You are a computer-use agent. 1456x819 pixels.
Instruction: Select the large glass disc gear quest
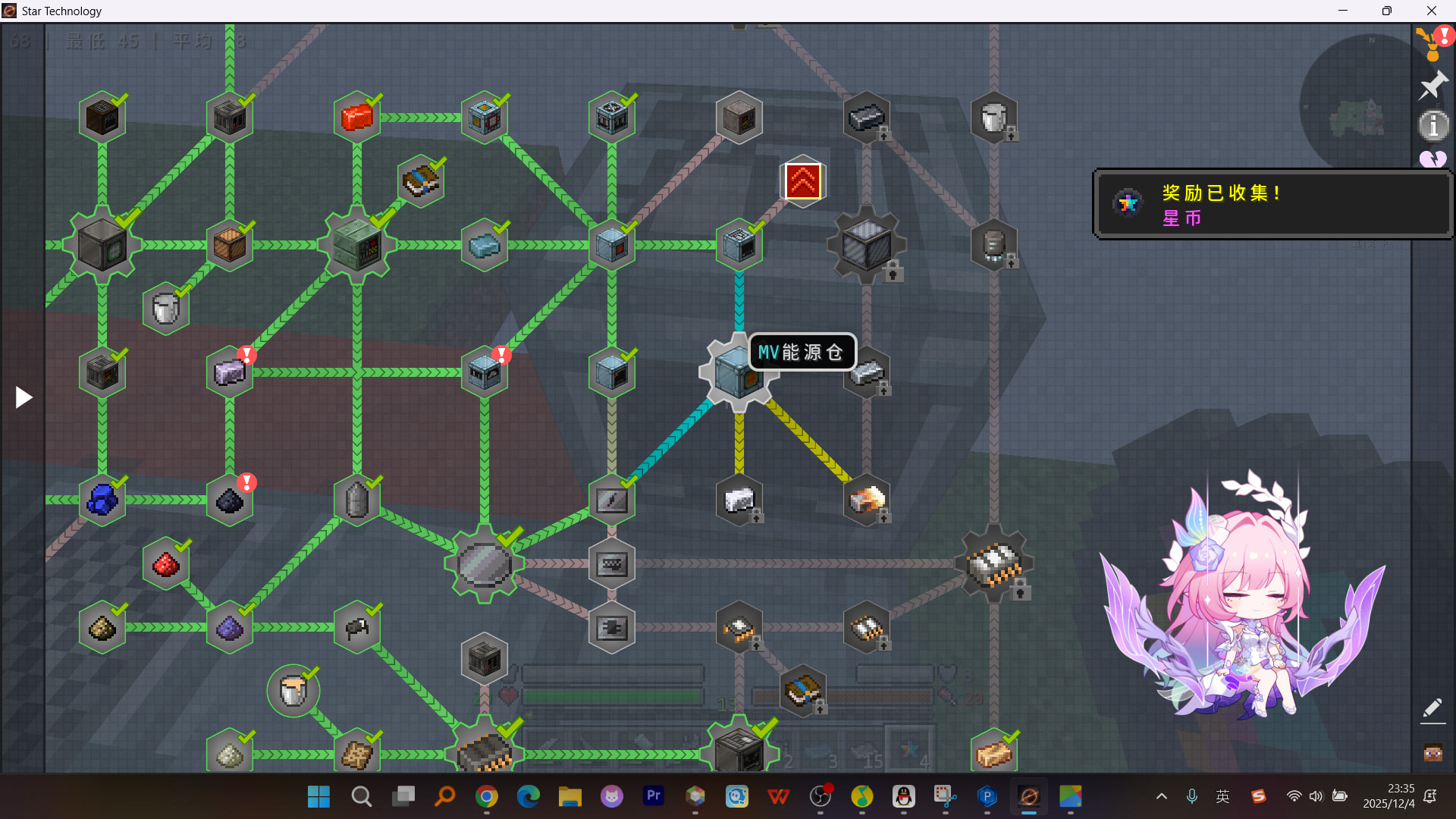(485, 564)
